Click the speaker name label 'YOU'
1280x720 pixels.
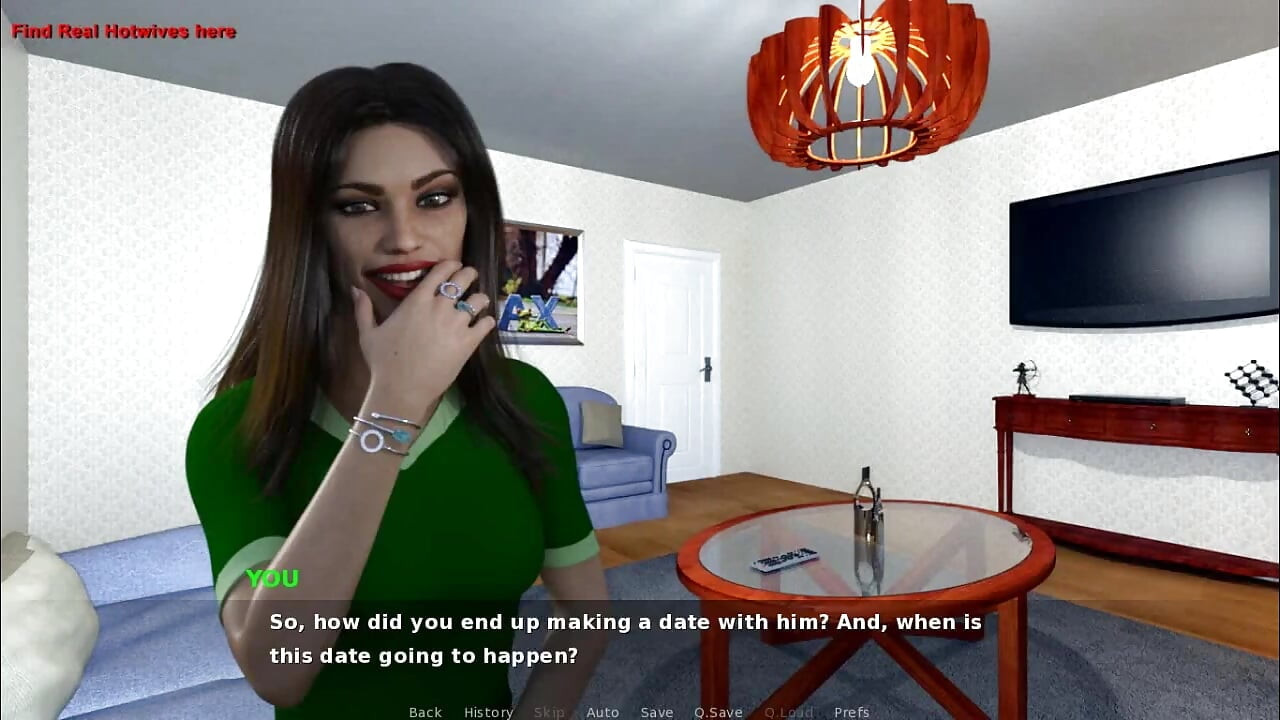click(x=272, y=578)
